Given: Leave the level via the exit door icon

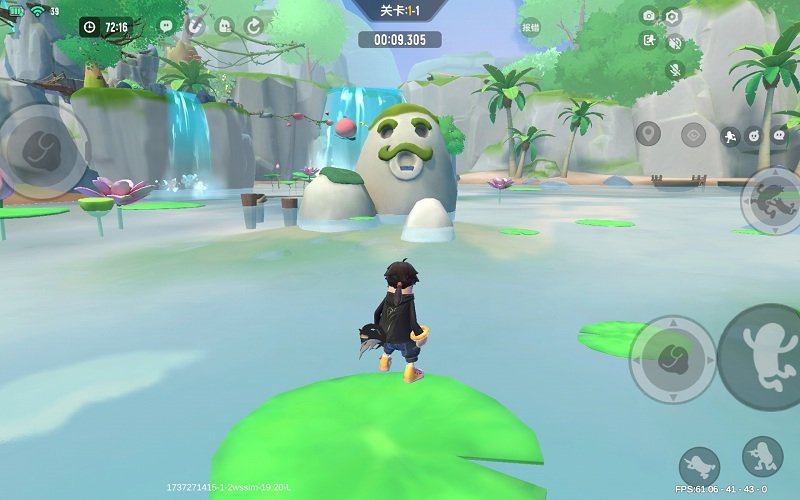Looking at the screenshot, I should pyautogui.click(x=648, y=41).
